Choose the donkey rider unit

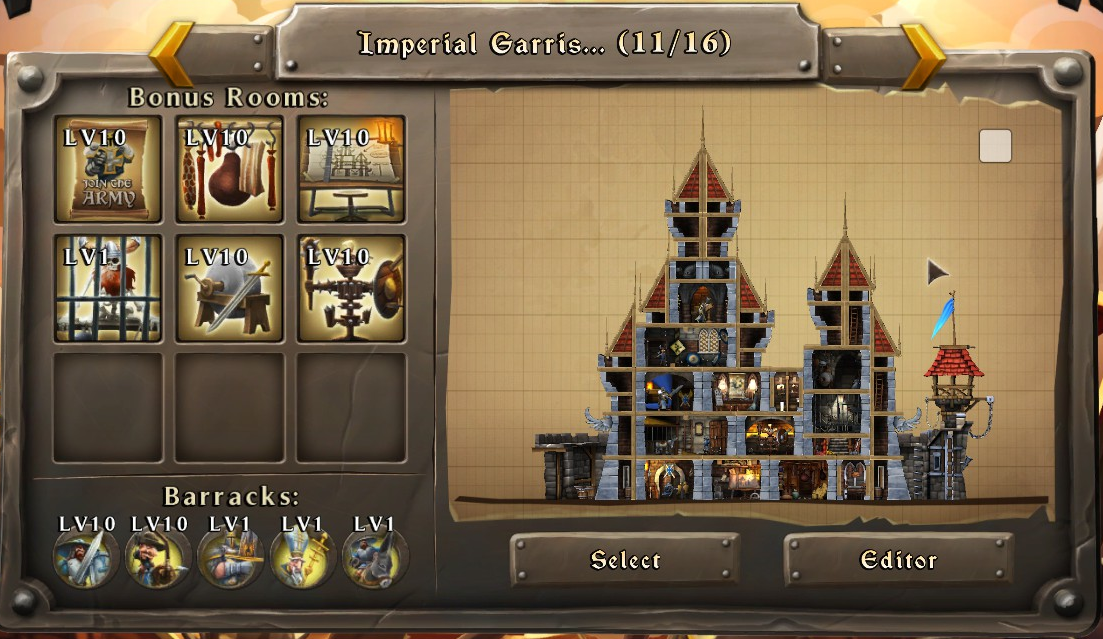click(x=375, y=557)
